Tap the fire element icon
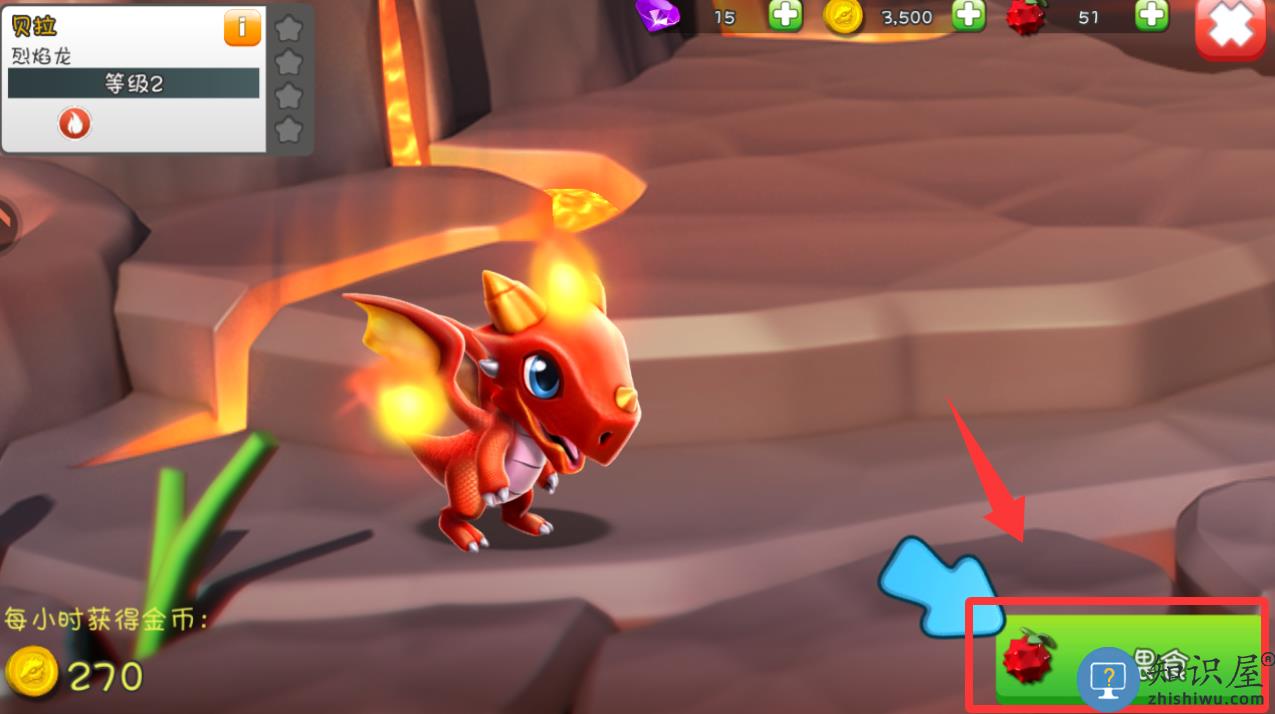The width and height of the screenshot is (1275, 714). [x=75, y=123]
